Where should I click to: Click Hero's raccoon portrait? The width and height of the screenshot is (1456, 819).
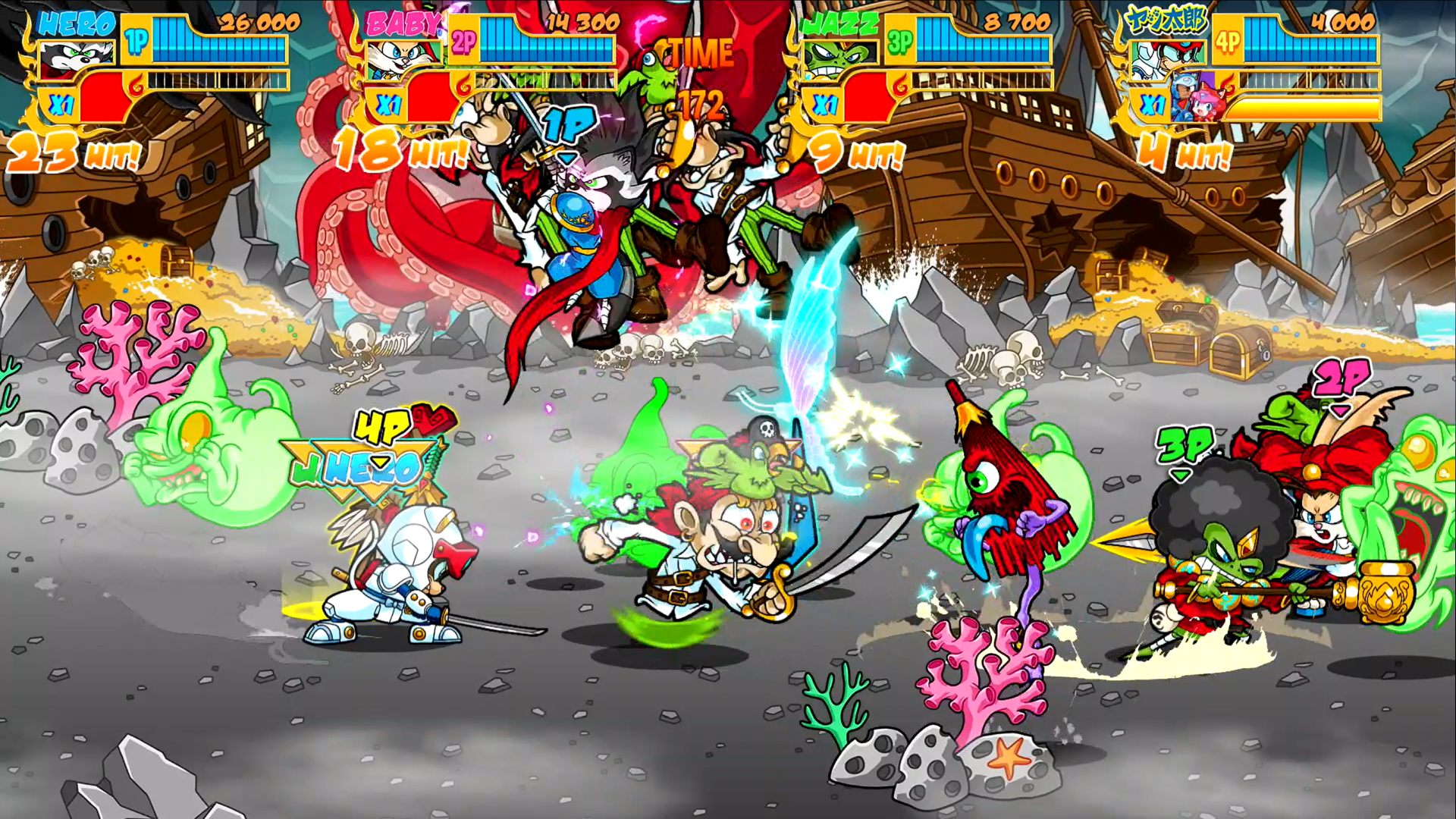click(x=77, y=59)
